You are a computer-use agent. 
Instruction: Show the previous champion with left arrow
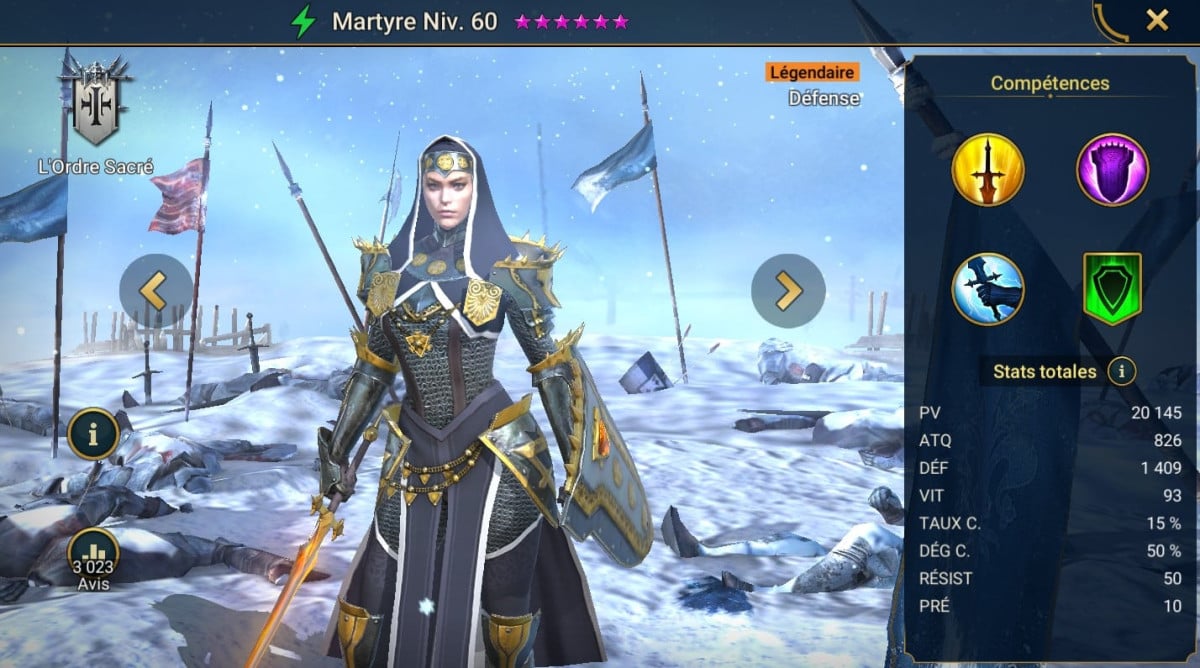pyautogui.click(x=156, y=291)
